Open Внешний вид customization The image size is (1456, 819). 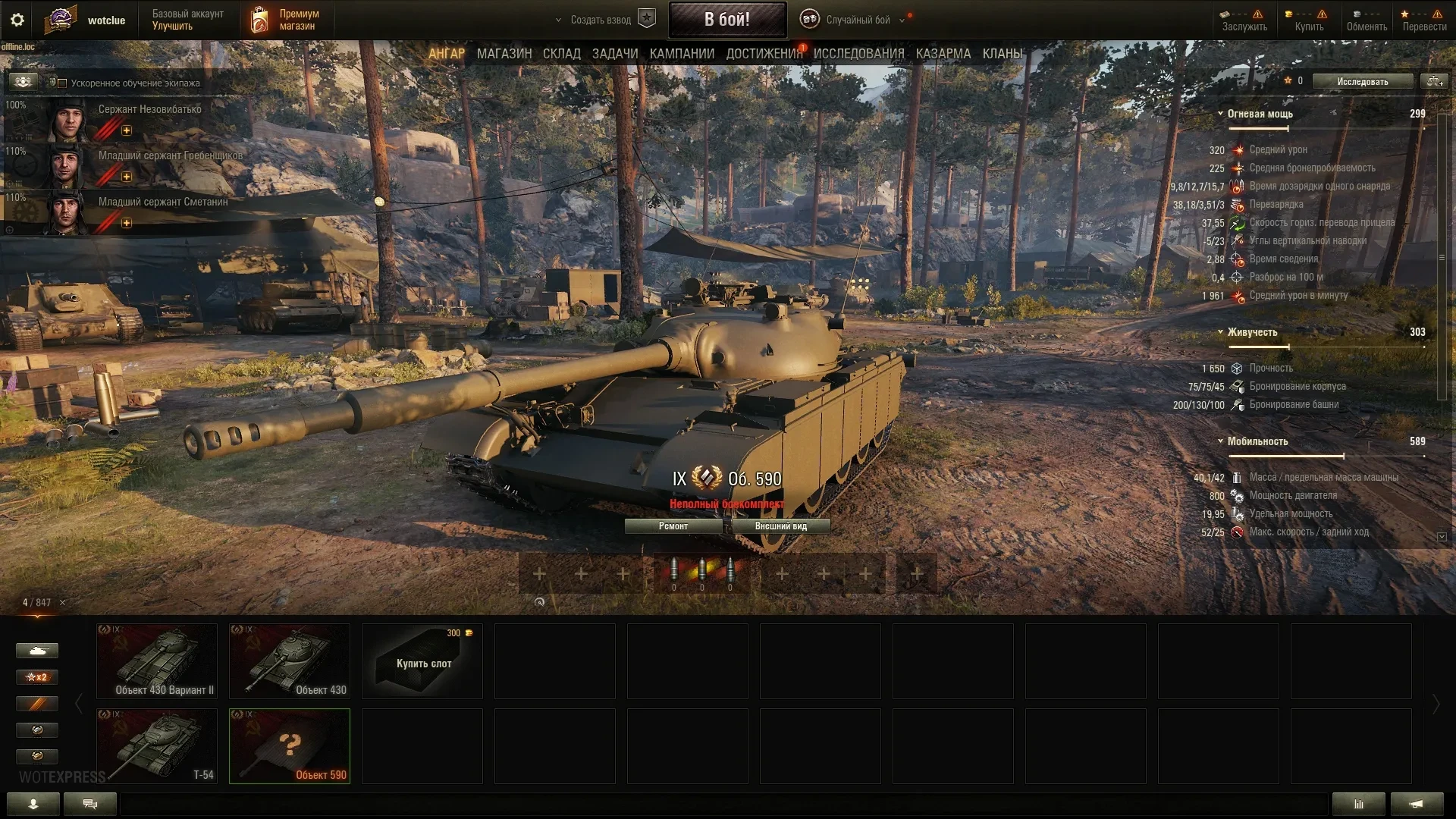(x=780, y=526)
